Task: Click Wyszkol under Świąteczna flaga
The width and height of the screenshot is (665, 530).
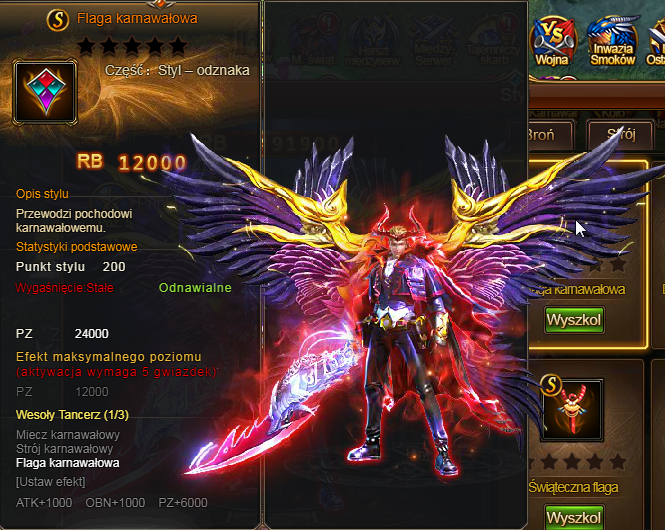Action: pyautogui.click(x=573, y=518)
